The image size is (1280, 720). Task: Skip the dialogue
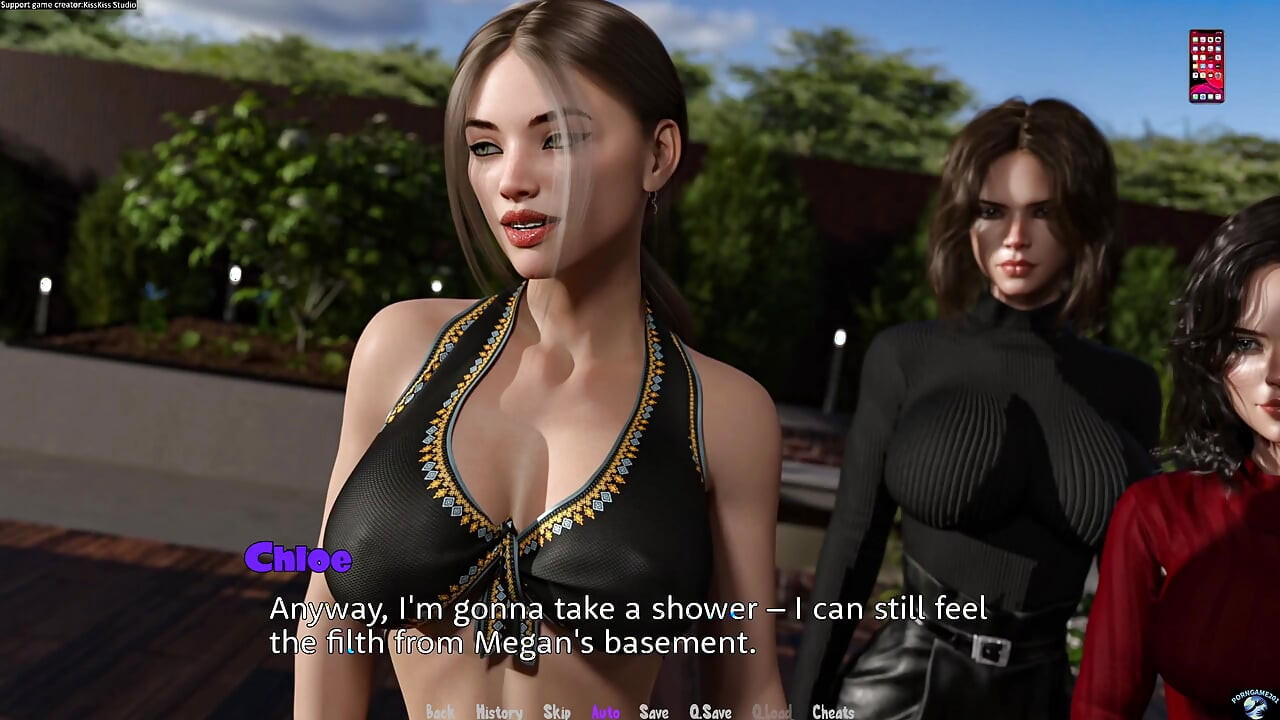557,712
